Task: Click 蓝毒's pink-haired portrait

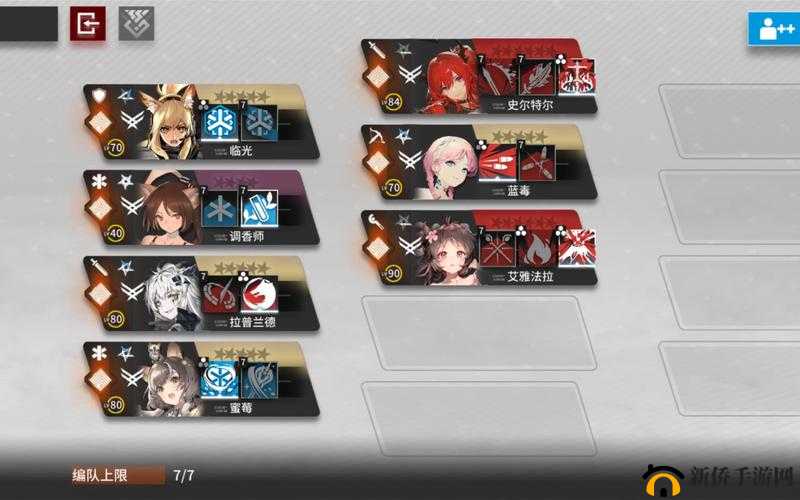Action: tap(449, 162)
